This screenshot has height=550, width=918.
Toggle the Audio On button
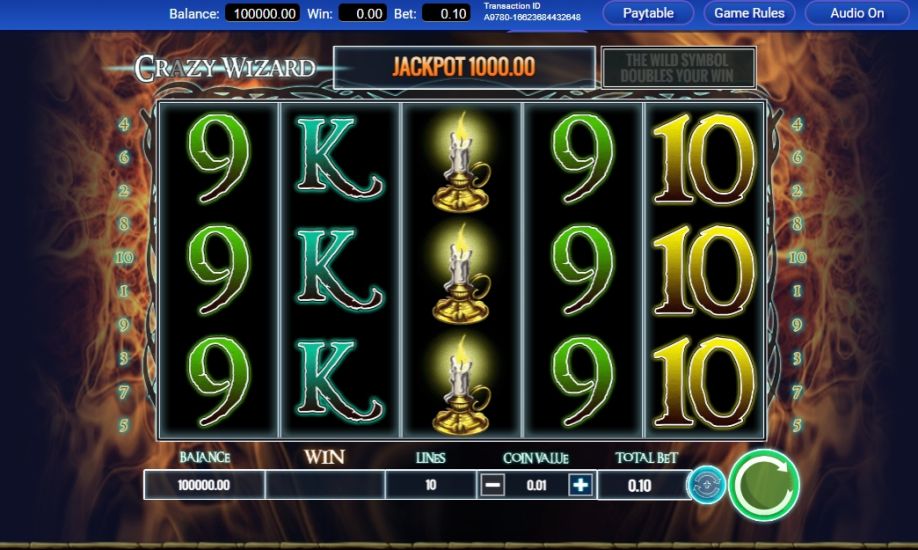(857, 14)
